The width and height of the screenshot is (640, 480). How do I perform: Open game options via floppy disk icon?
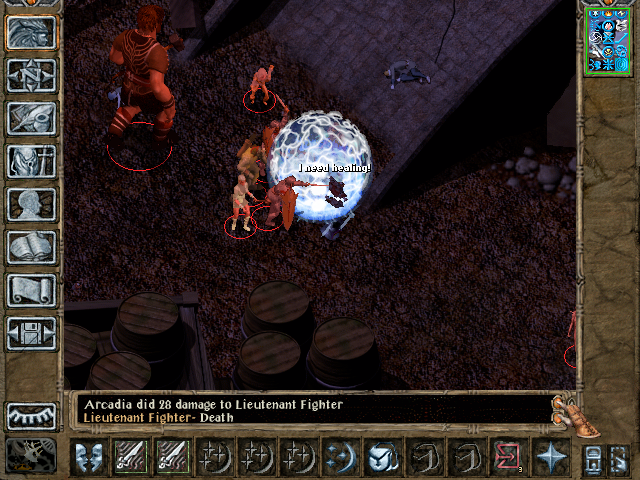(x=32, y=333)
